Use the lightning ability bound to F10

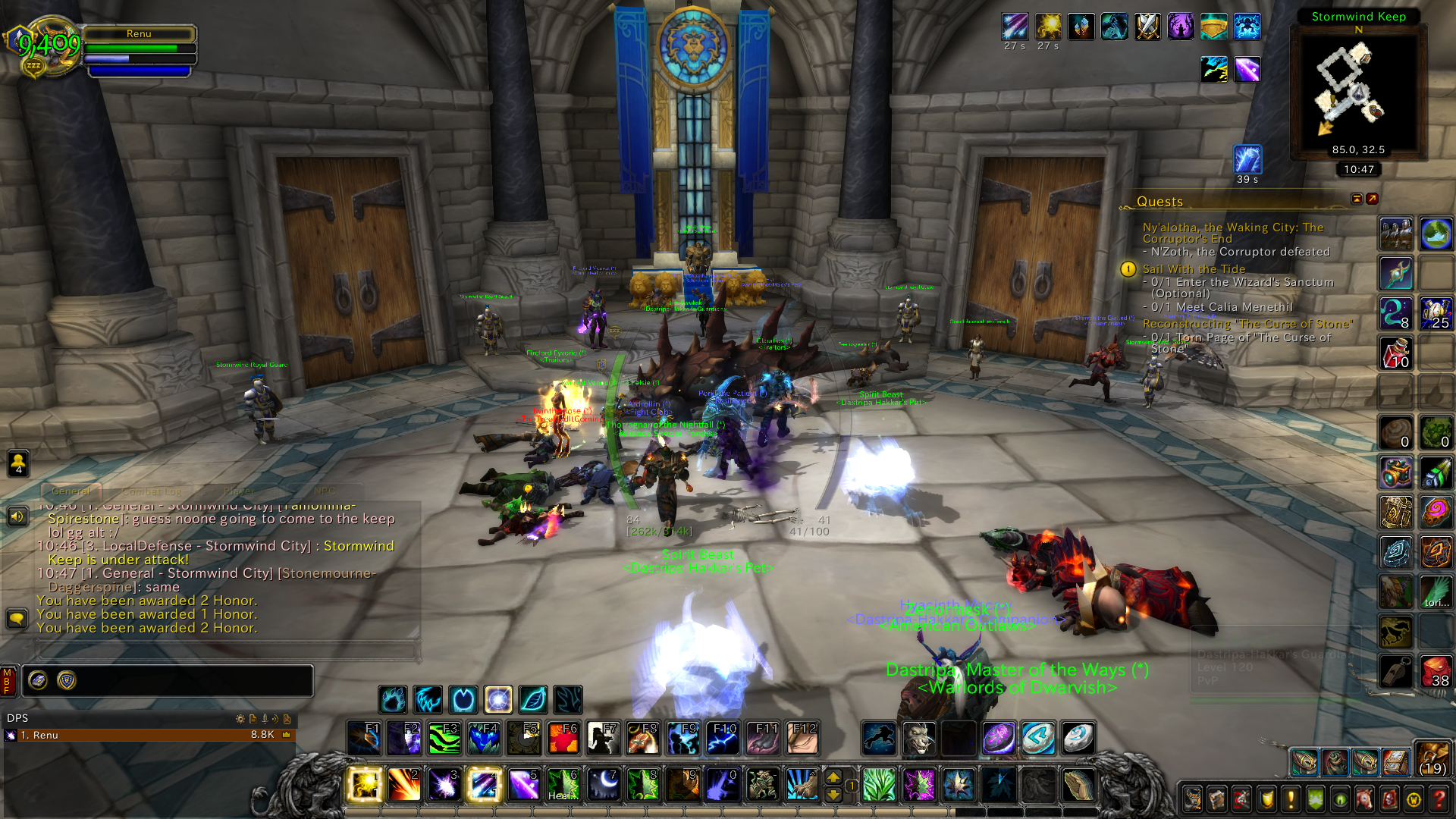coord(722,738)
